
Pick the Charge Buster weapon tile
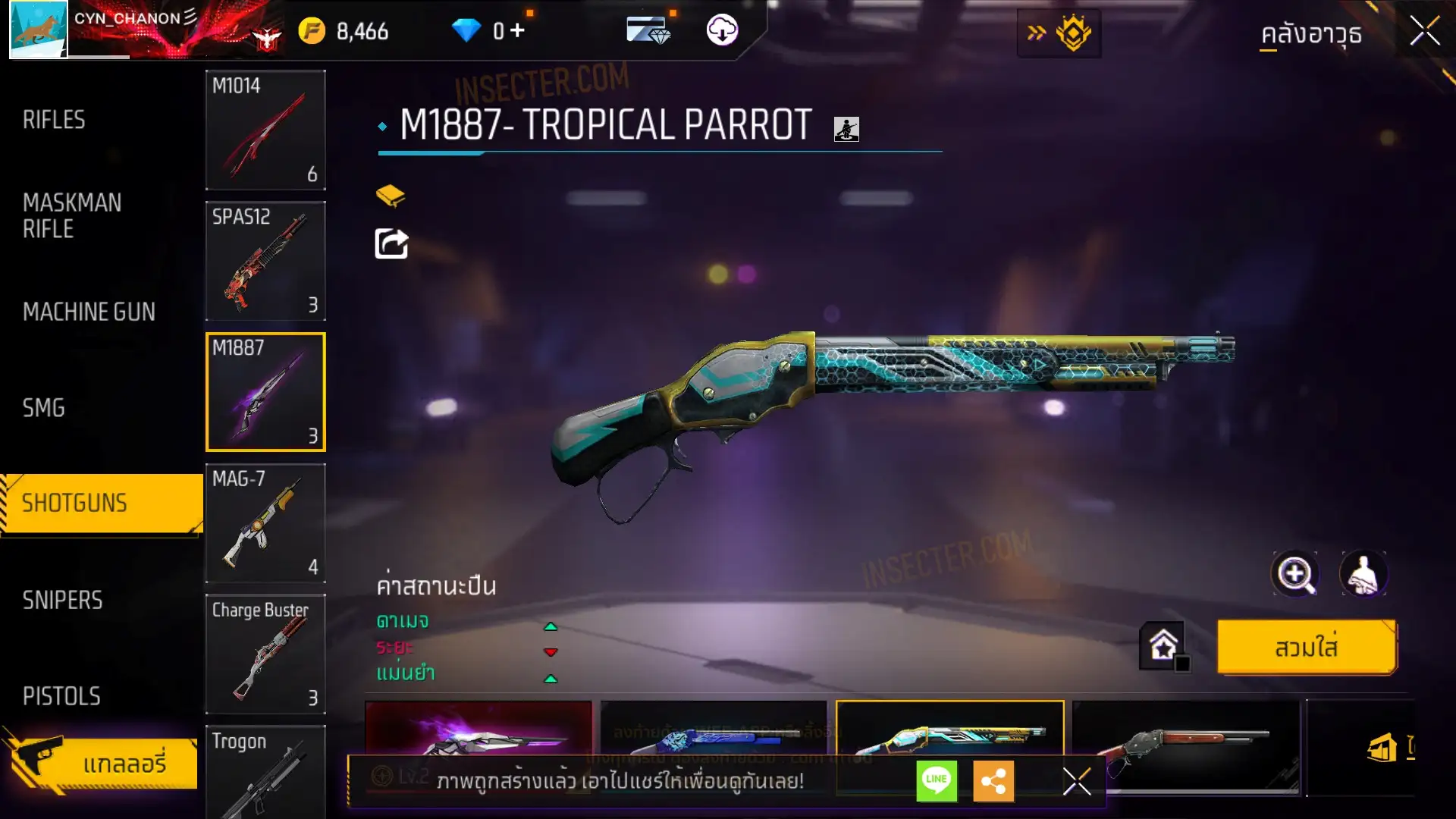click(x=265, y=654)
